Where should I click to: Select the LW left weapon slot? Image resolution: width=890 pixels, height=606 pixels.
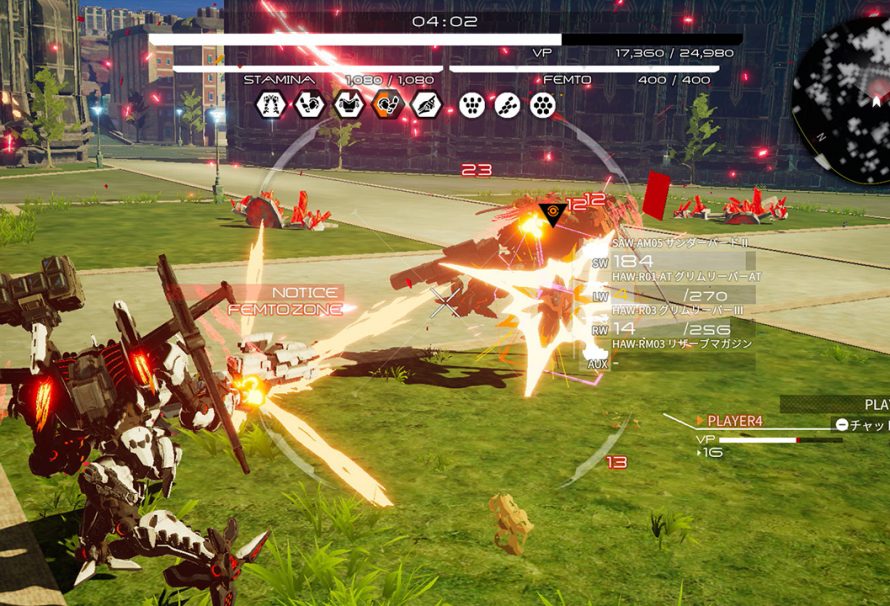[x=672, y=295]
